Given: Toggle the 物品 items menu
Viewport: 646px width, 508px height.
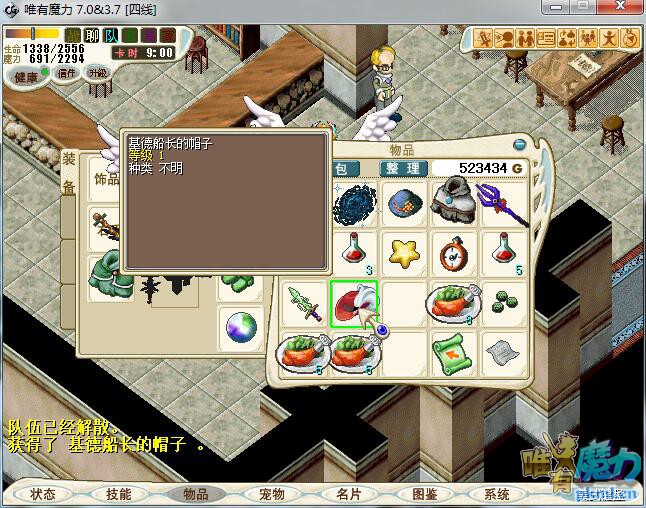Looking at the screenshot, I should click(x=195, y=494).
